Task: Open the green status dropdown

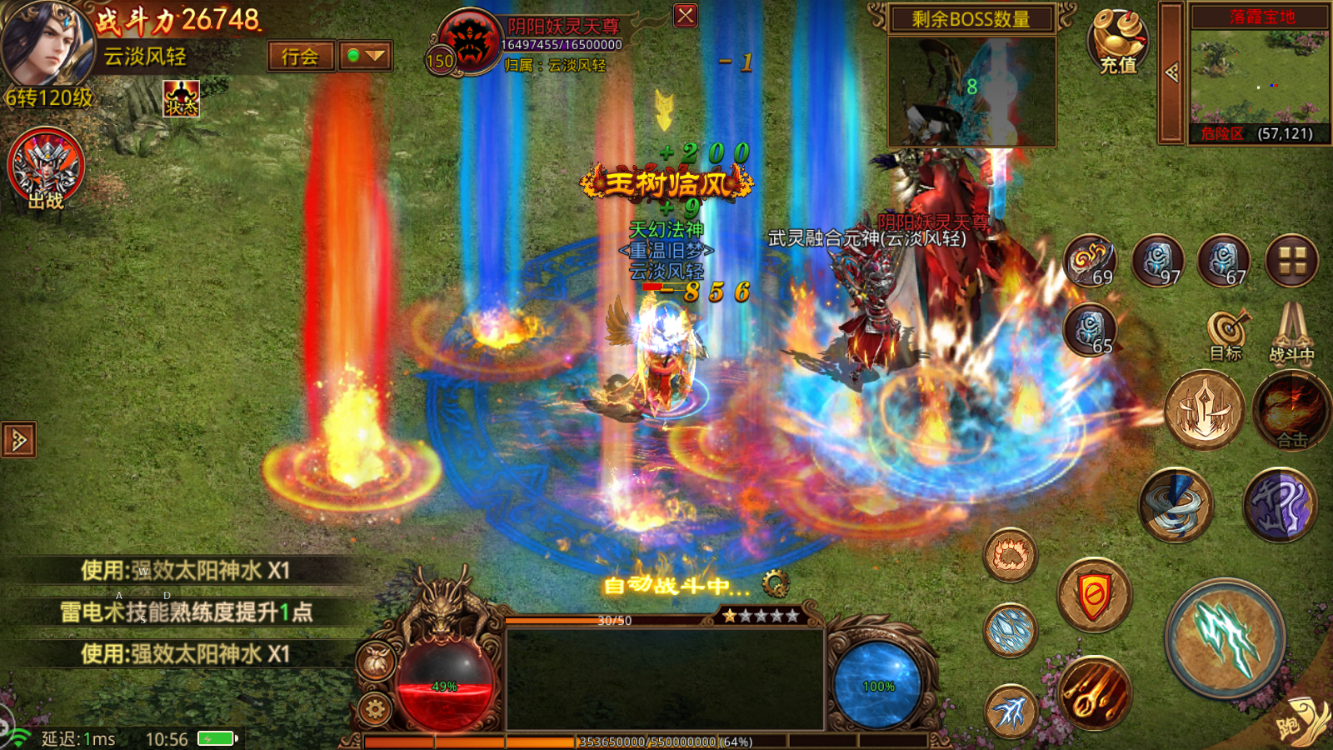Action: click(365, 56)
